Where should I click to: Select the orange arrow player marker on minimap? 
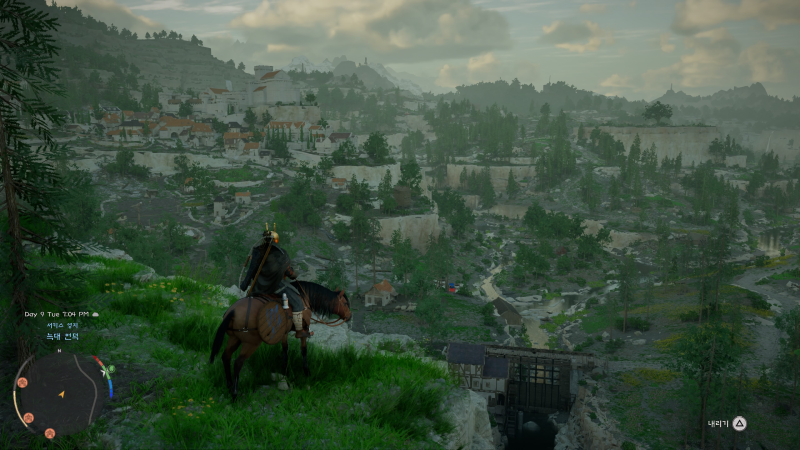61,395
